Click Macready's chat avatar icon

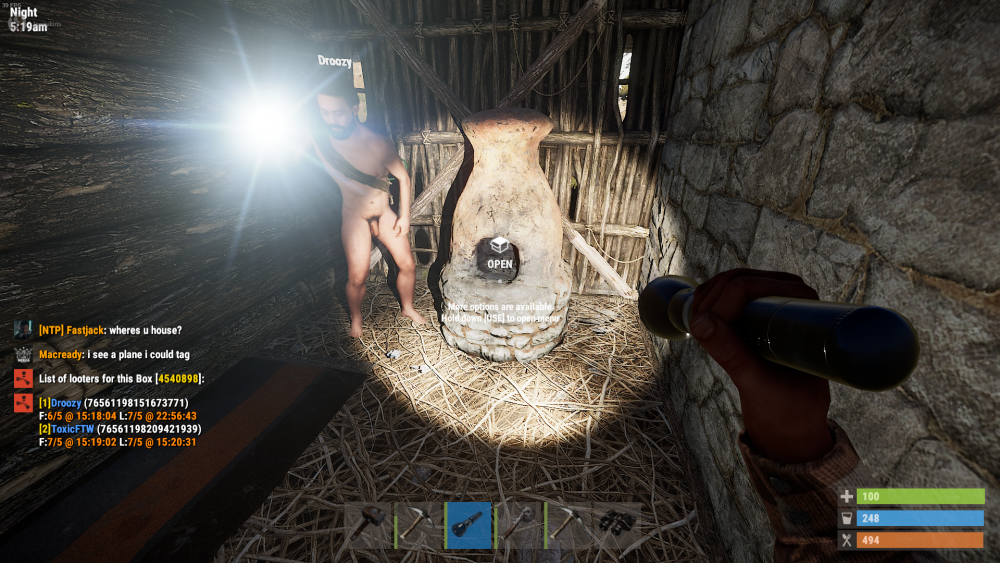tap(23, 354)
